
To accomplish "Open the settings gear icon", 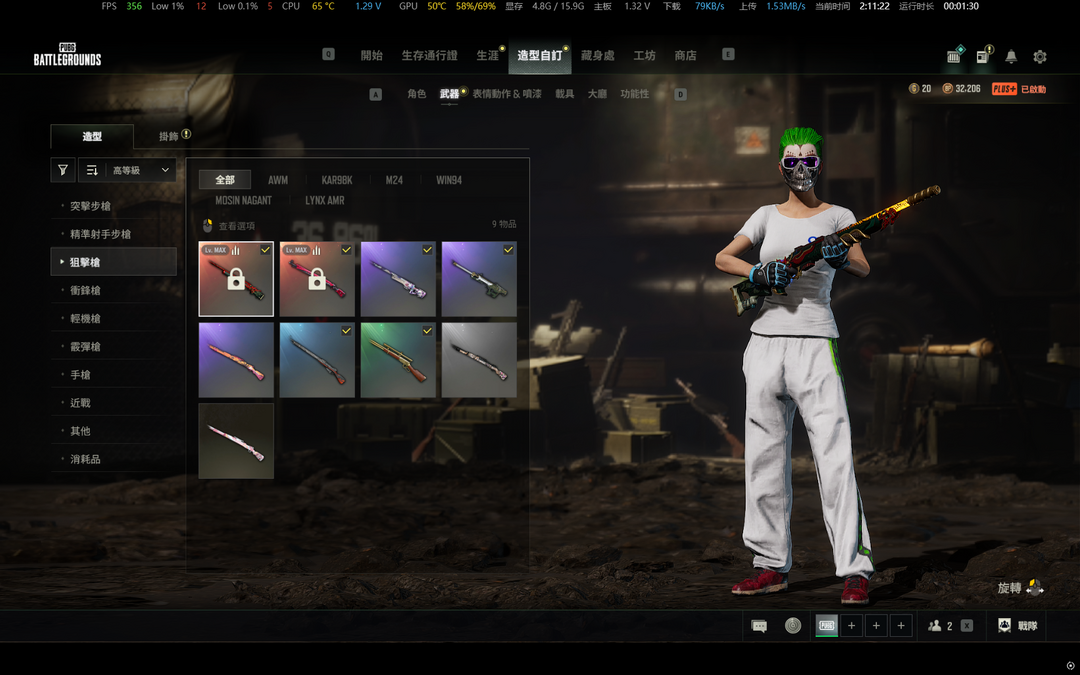I will [x=1040, y=57].
